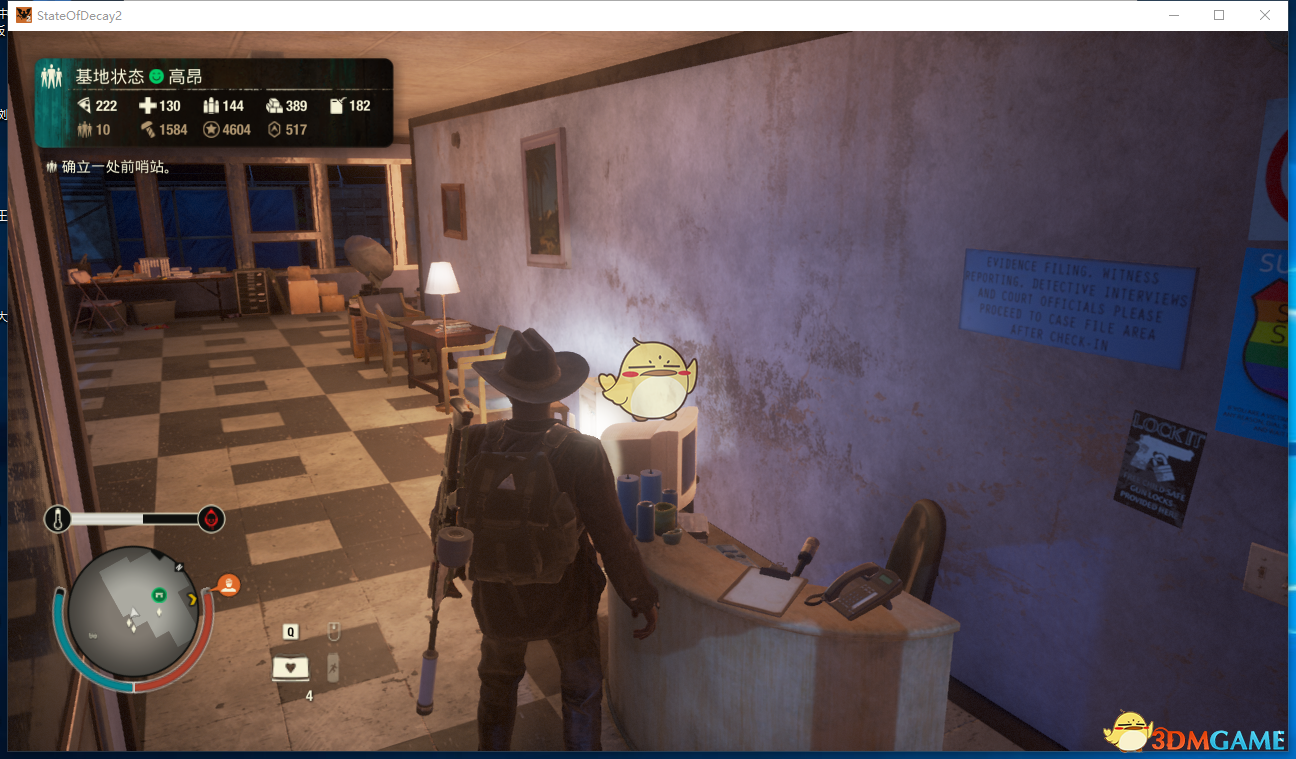Select the 确立一处前哨站 objective tracker
Screen dimensions: 1296x759
coord(111,167)
